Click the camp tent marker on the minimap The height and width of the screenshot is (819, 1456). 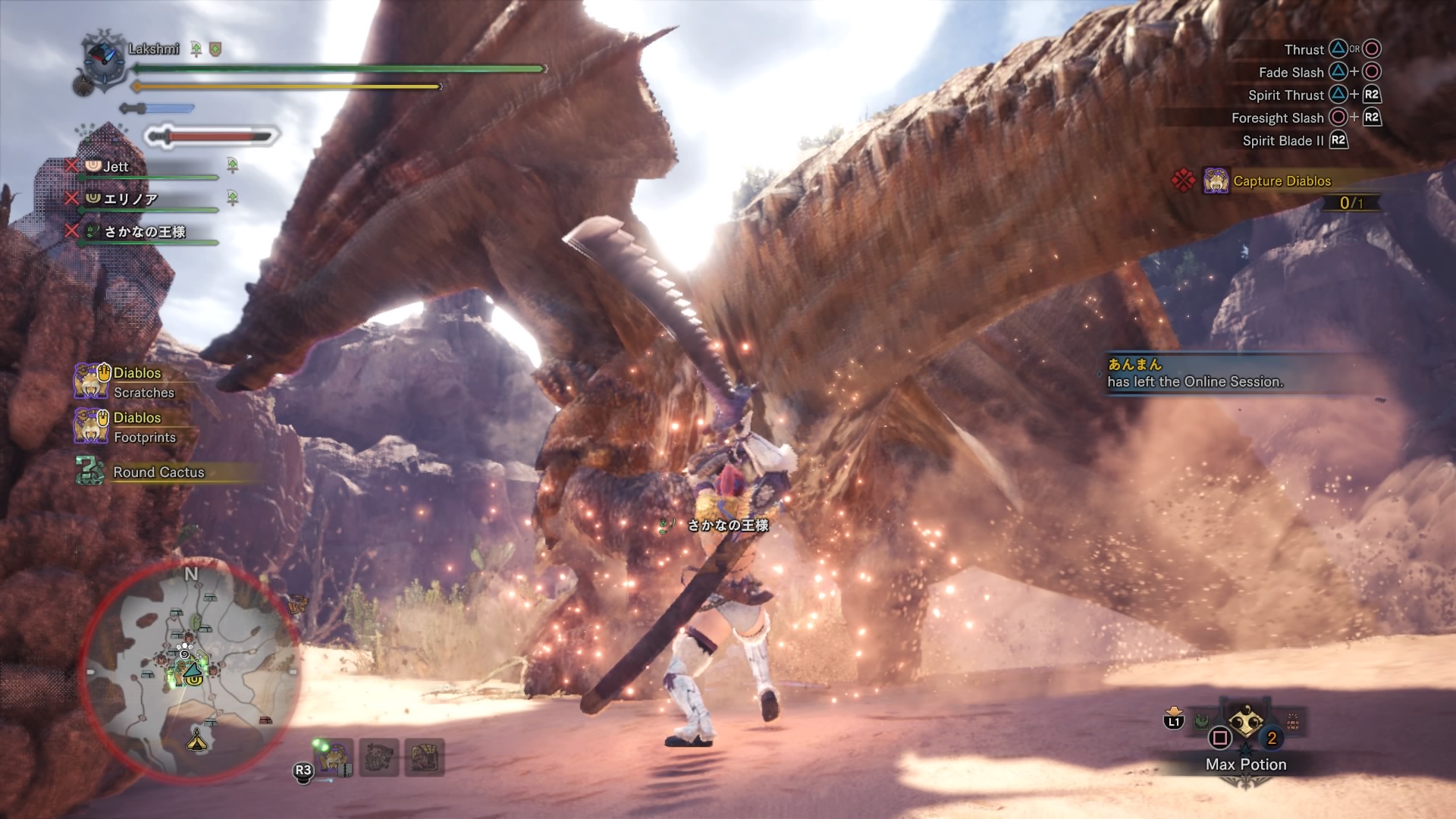[x=197, y=738]
